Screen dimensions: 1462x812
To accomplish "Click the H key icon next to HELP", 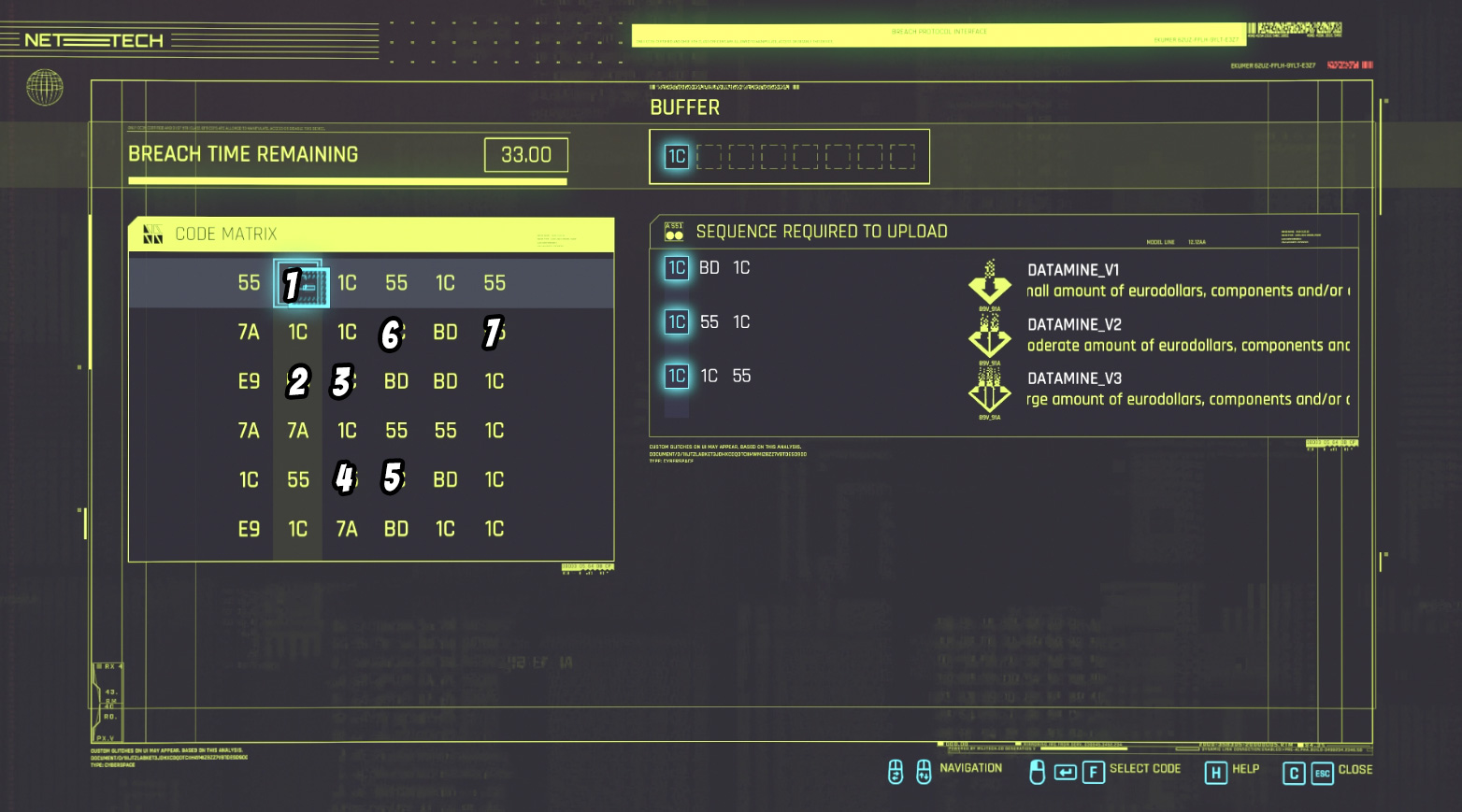I will tap(1215, 773).
